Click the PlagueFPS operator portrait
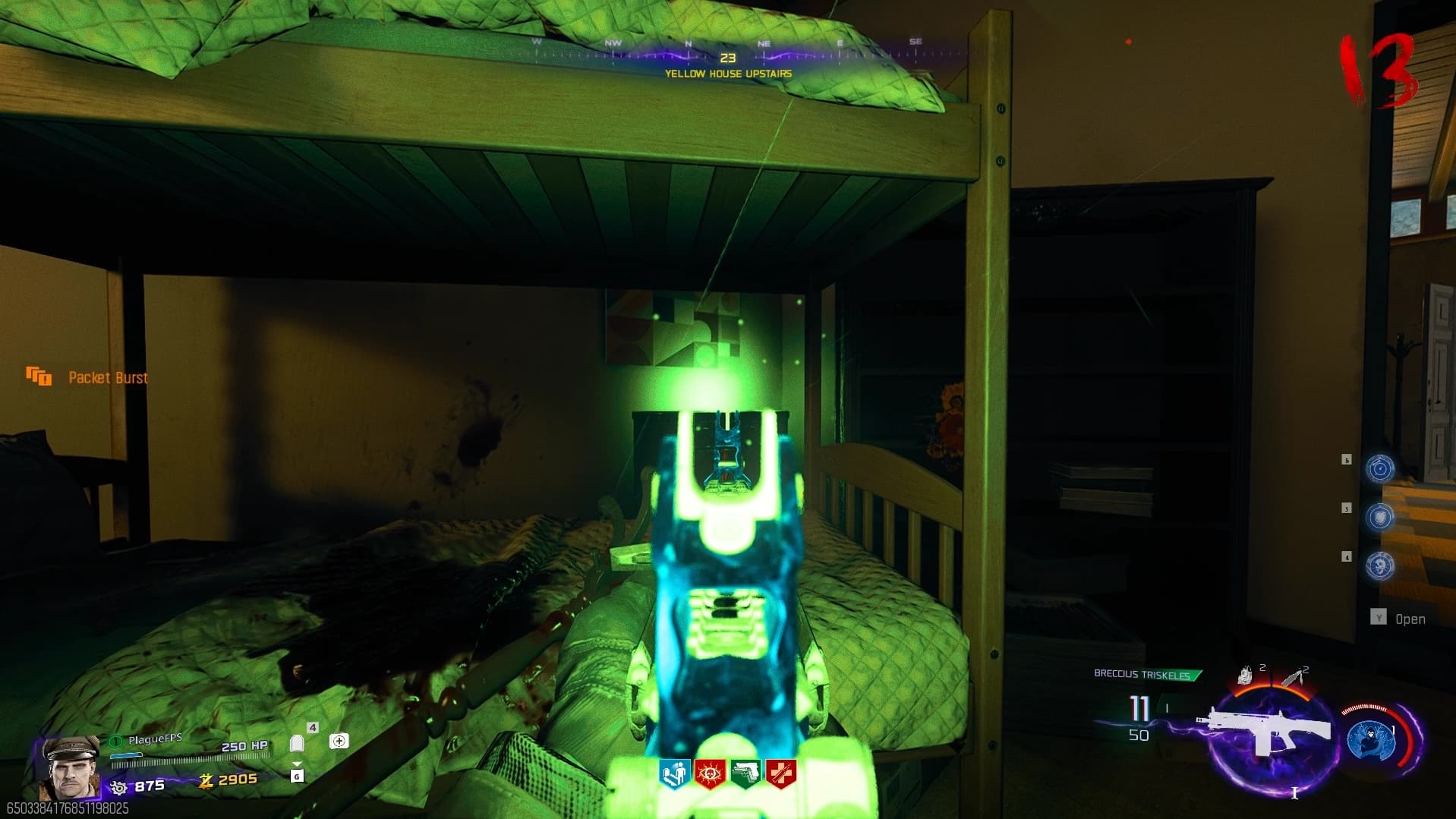Screen dimensions: 1456x819 point(70,768)
